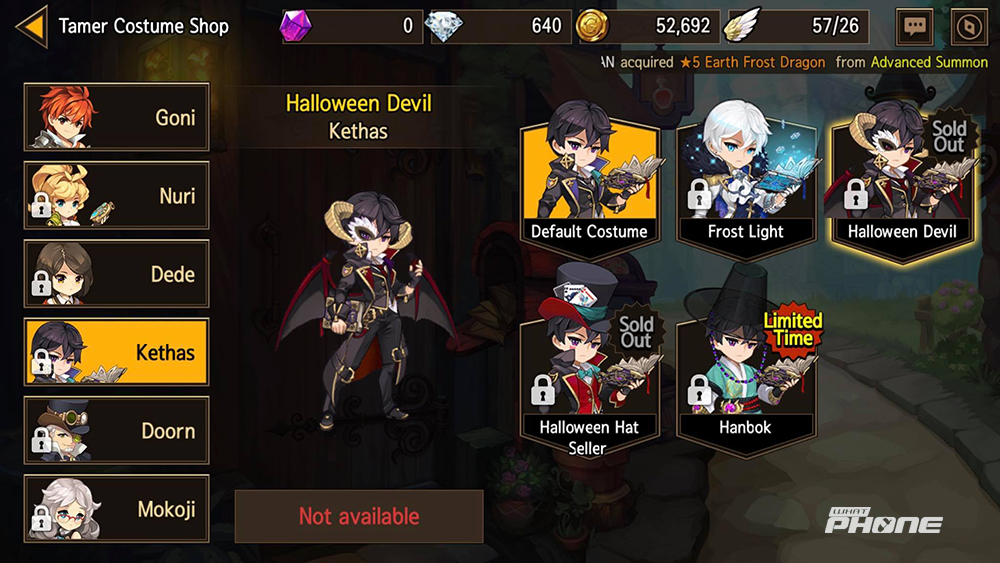The height and width of the screenshot is (563, 1000).
Task: Choose the Frost Light costume
Action: click(x=745, y=183)
